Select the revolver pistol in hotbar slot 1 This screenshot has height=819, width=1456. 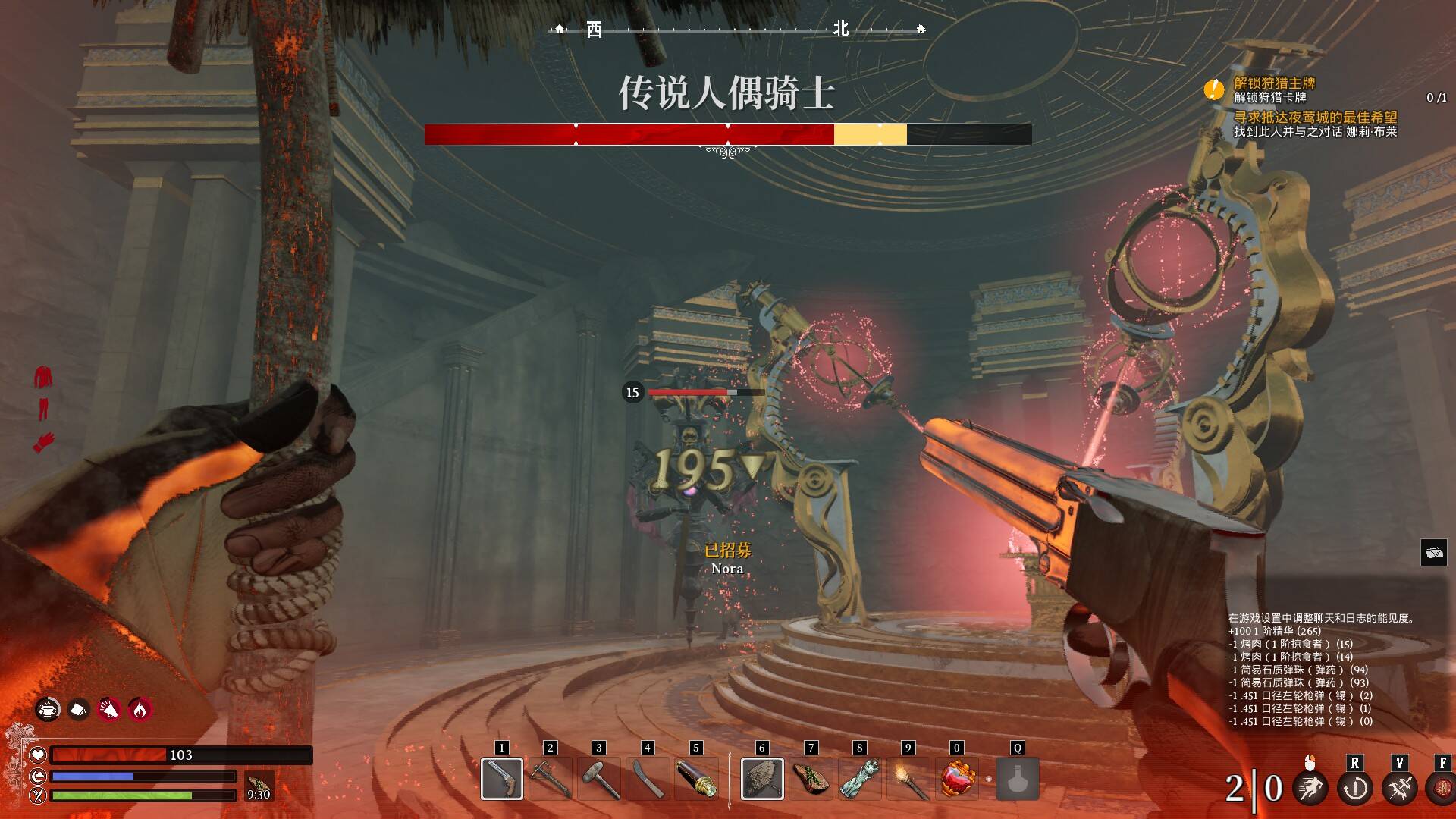[501, 778]
